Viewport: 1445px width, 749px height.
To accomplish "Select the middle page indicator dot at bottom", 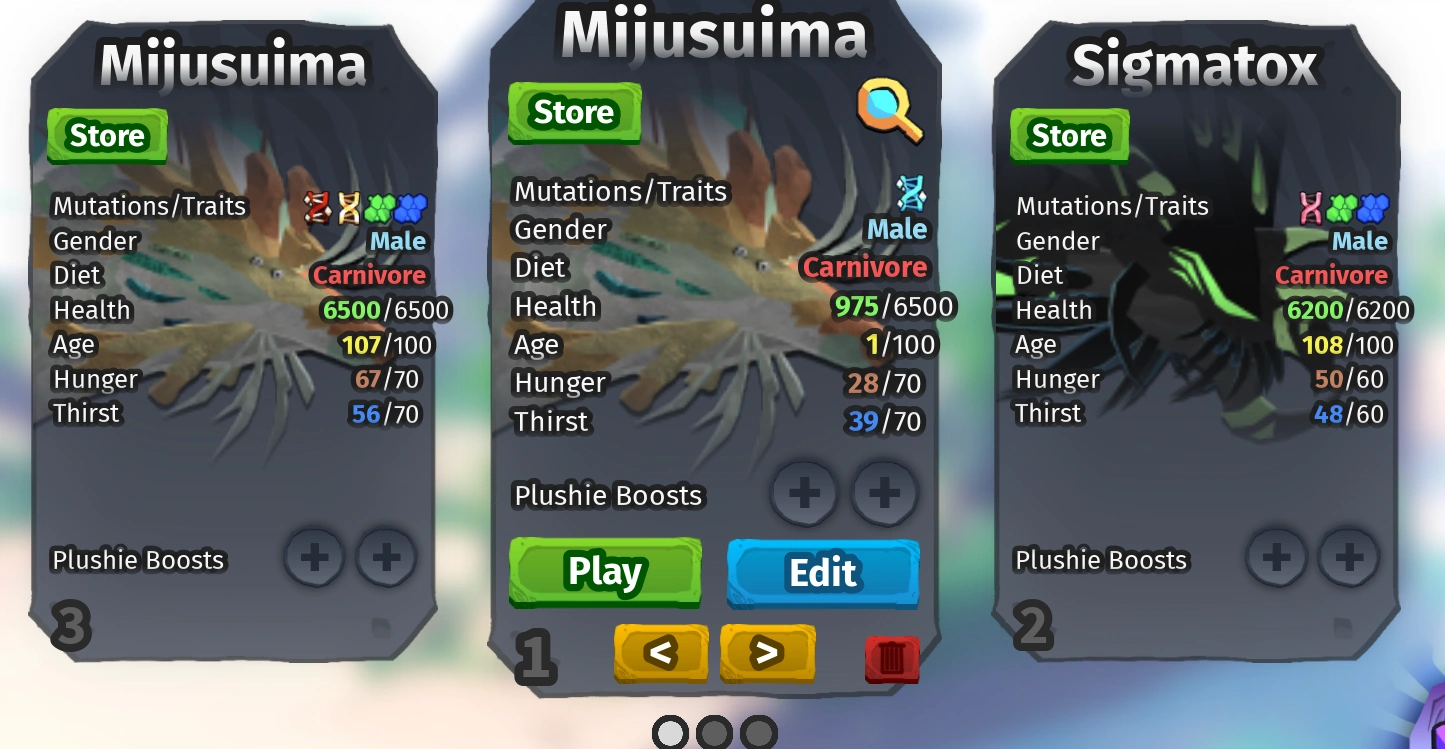I will click(713, 732).
